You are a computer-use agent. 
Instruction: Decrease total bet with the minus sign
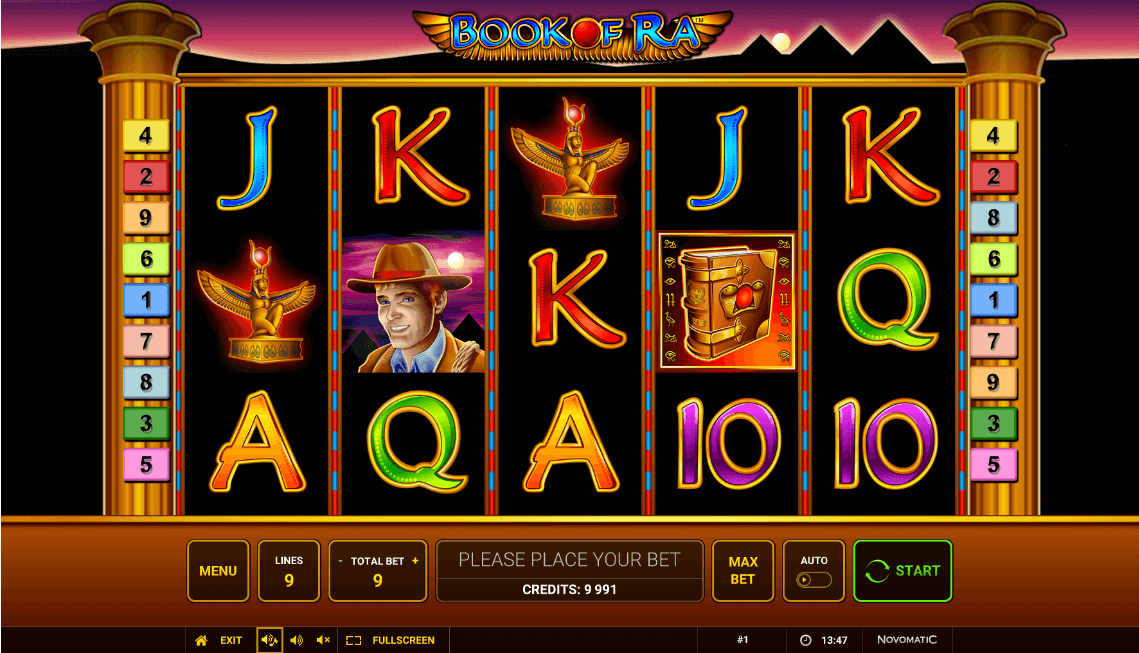[340, 561]
